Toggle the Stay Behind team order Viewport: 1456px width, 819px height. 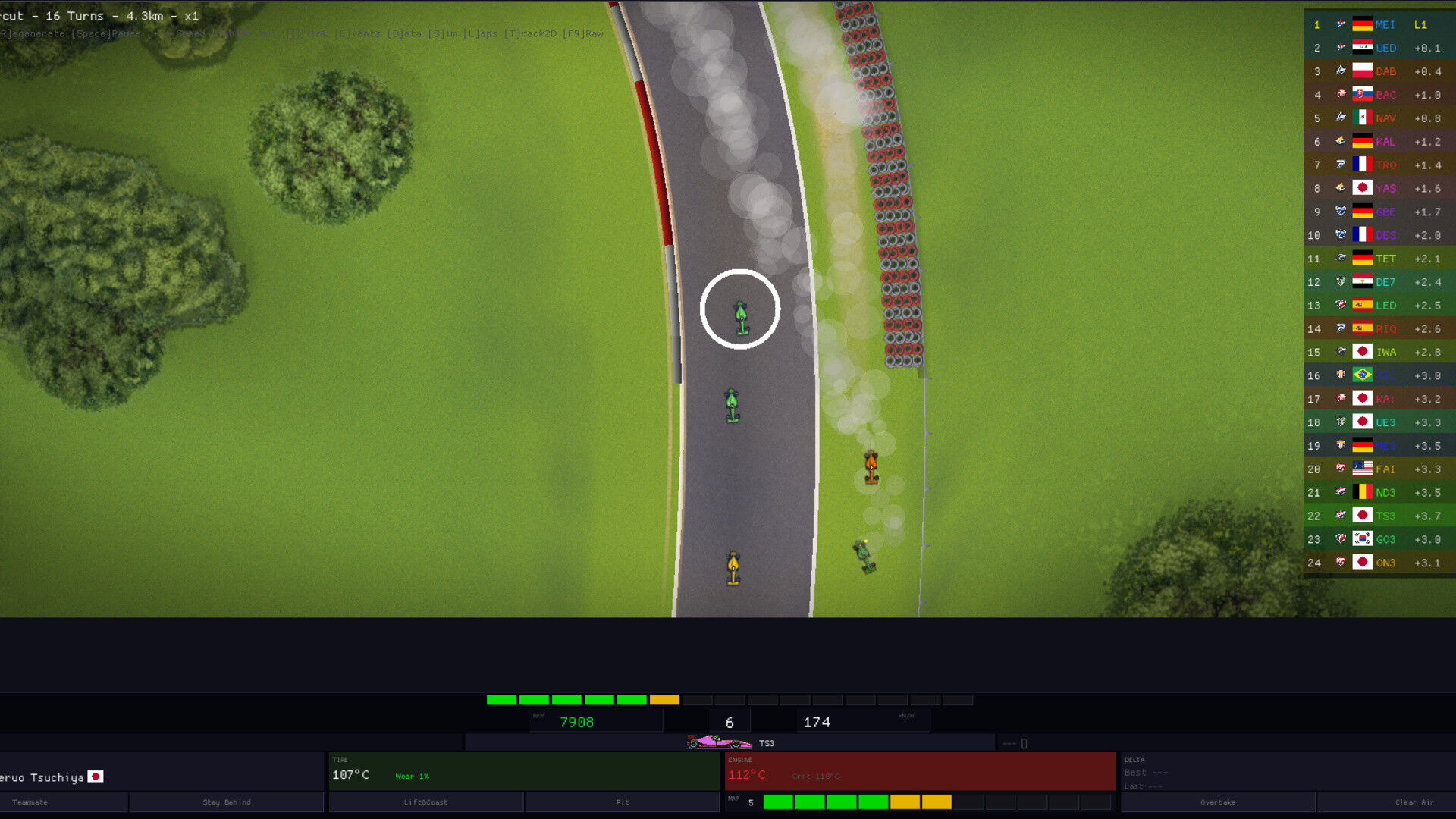click(225, 802)
